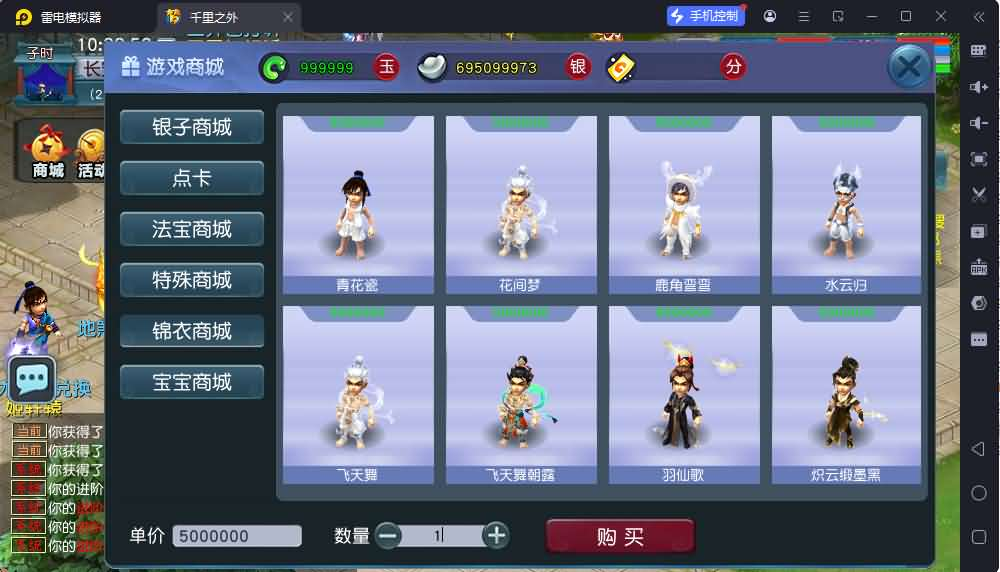The height and width of the screenshot is (572, 1000).
Task: Click the 手机控制 emulator button
Action: click(x=706, y=16)
